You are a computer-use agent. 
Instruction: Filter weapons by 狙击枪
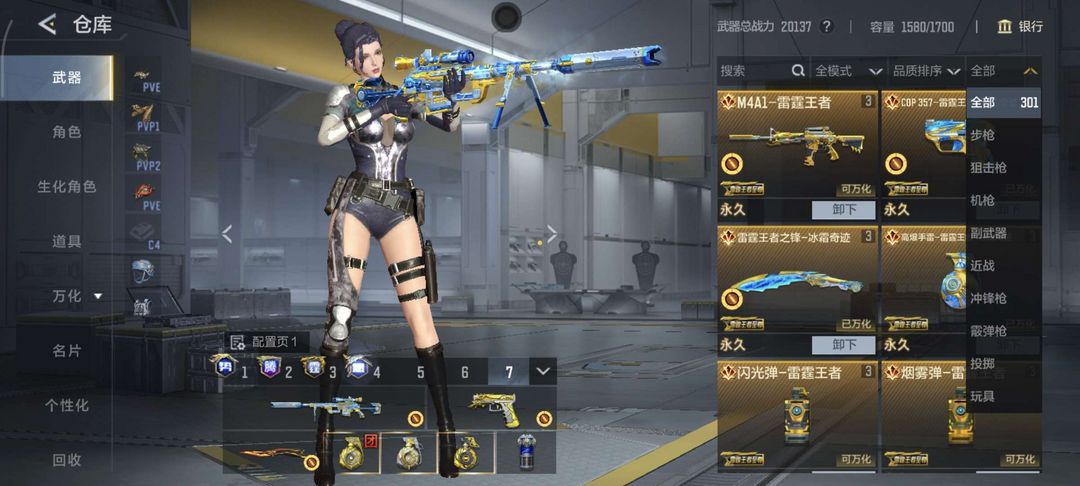pyautogui.click(x=988, y=168)
